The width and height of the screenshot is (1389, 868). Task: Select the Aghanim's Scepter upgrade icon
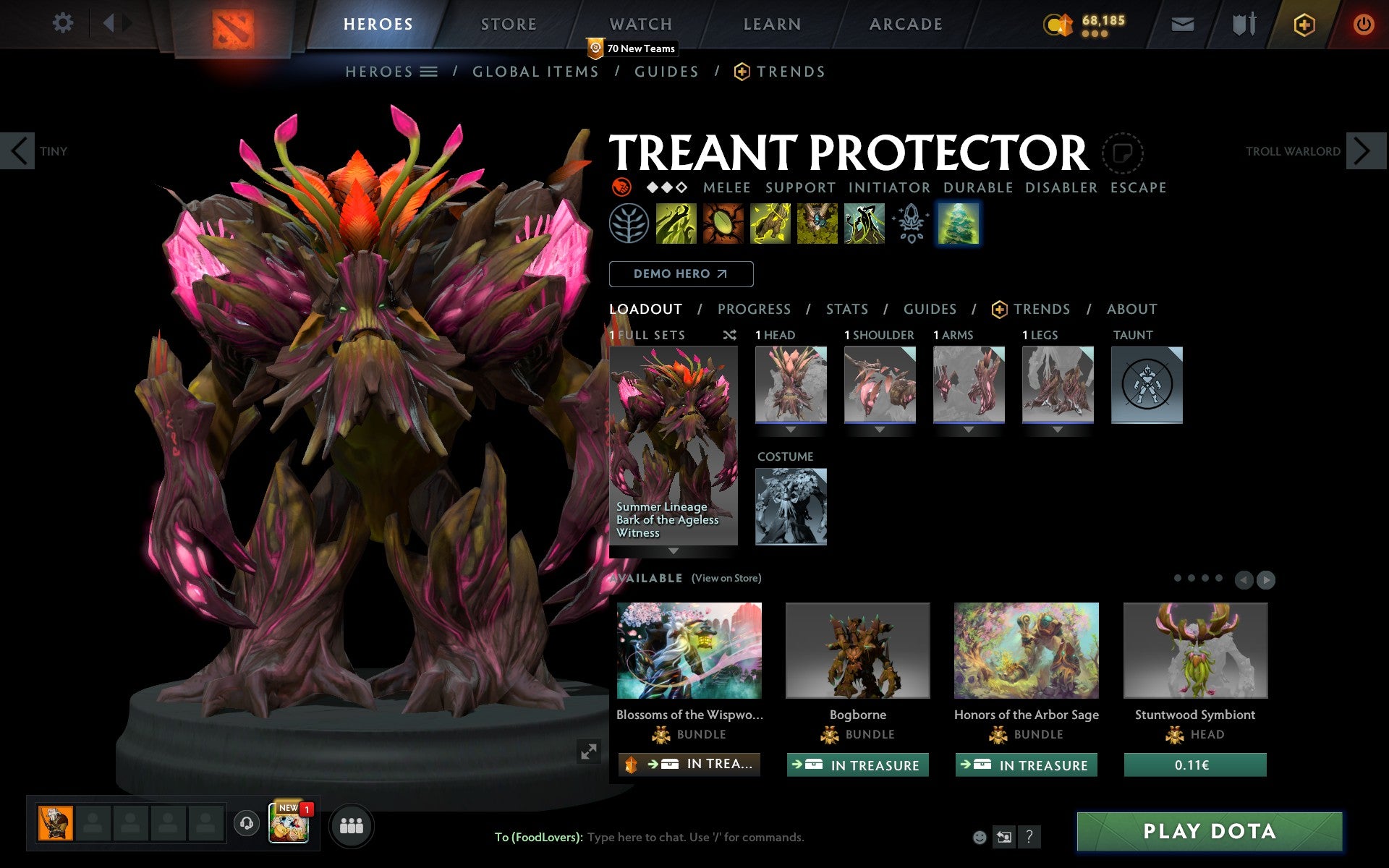point(911,226)
